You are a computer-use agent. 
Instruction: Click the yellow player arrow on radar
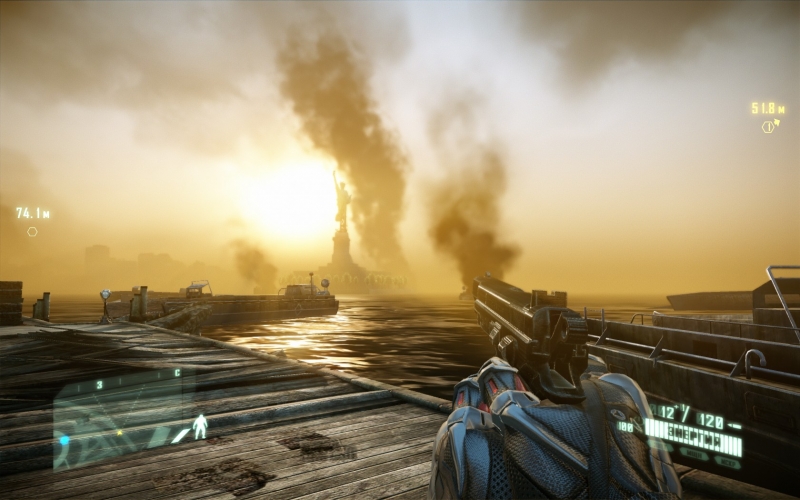pos(120,432)
